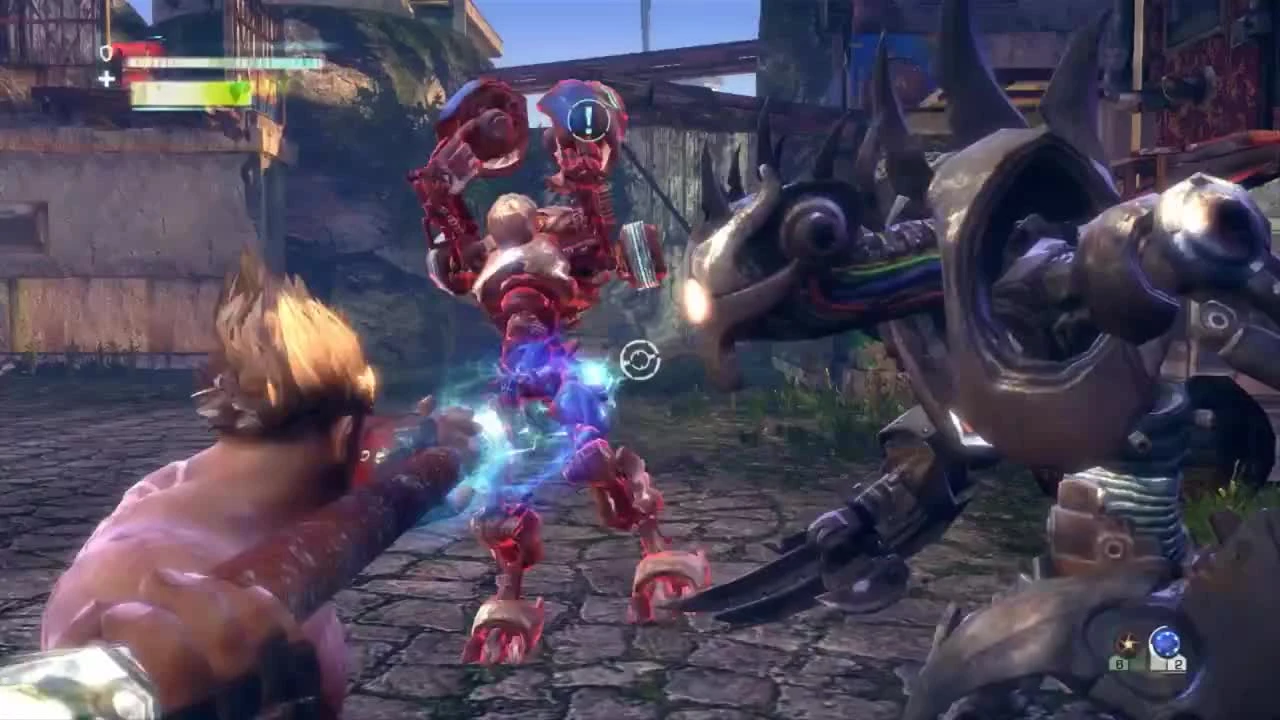Click the shield icon near the health bar
The width and height of the screenshot is (1280, 720).
coord(104,53)
